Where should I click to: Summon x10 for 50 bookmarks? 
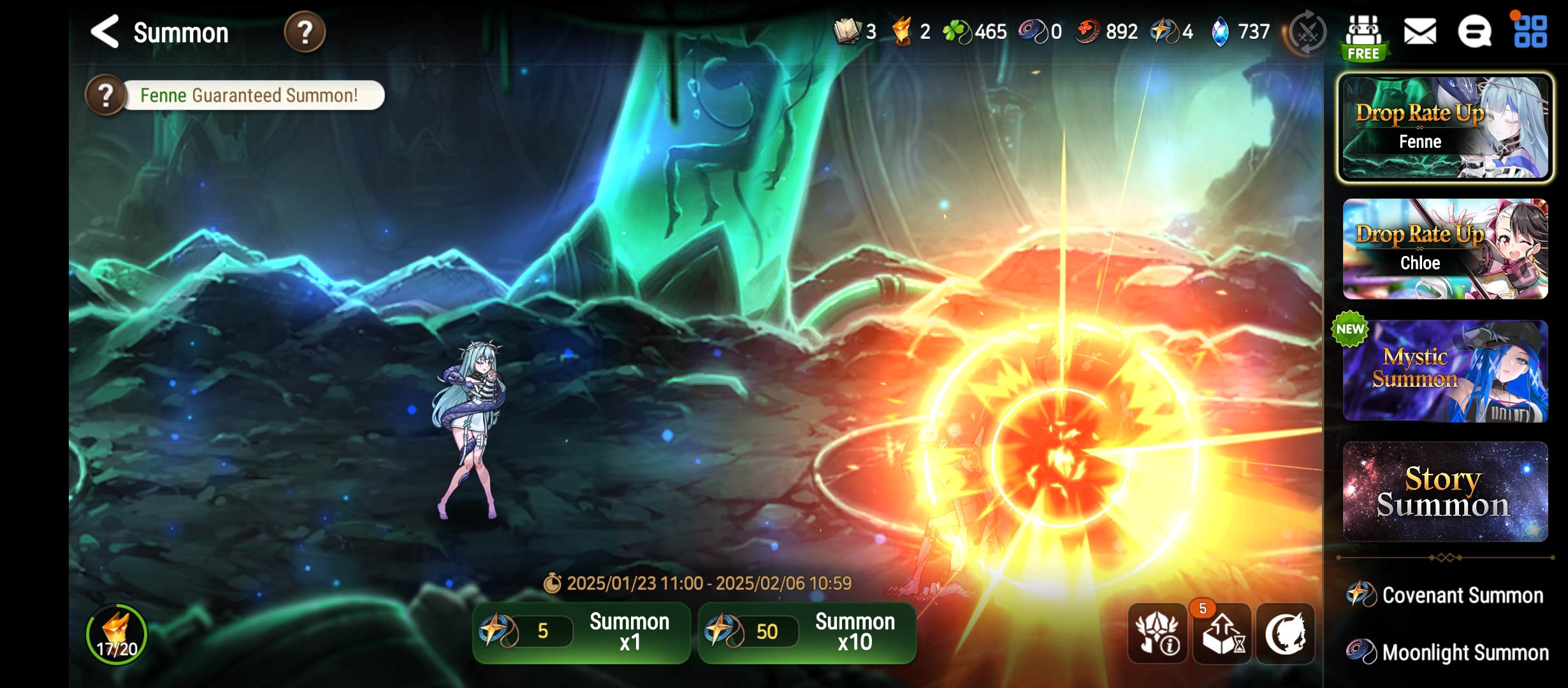[807, 632]
